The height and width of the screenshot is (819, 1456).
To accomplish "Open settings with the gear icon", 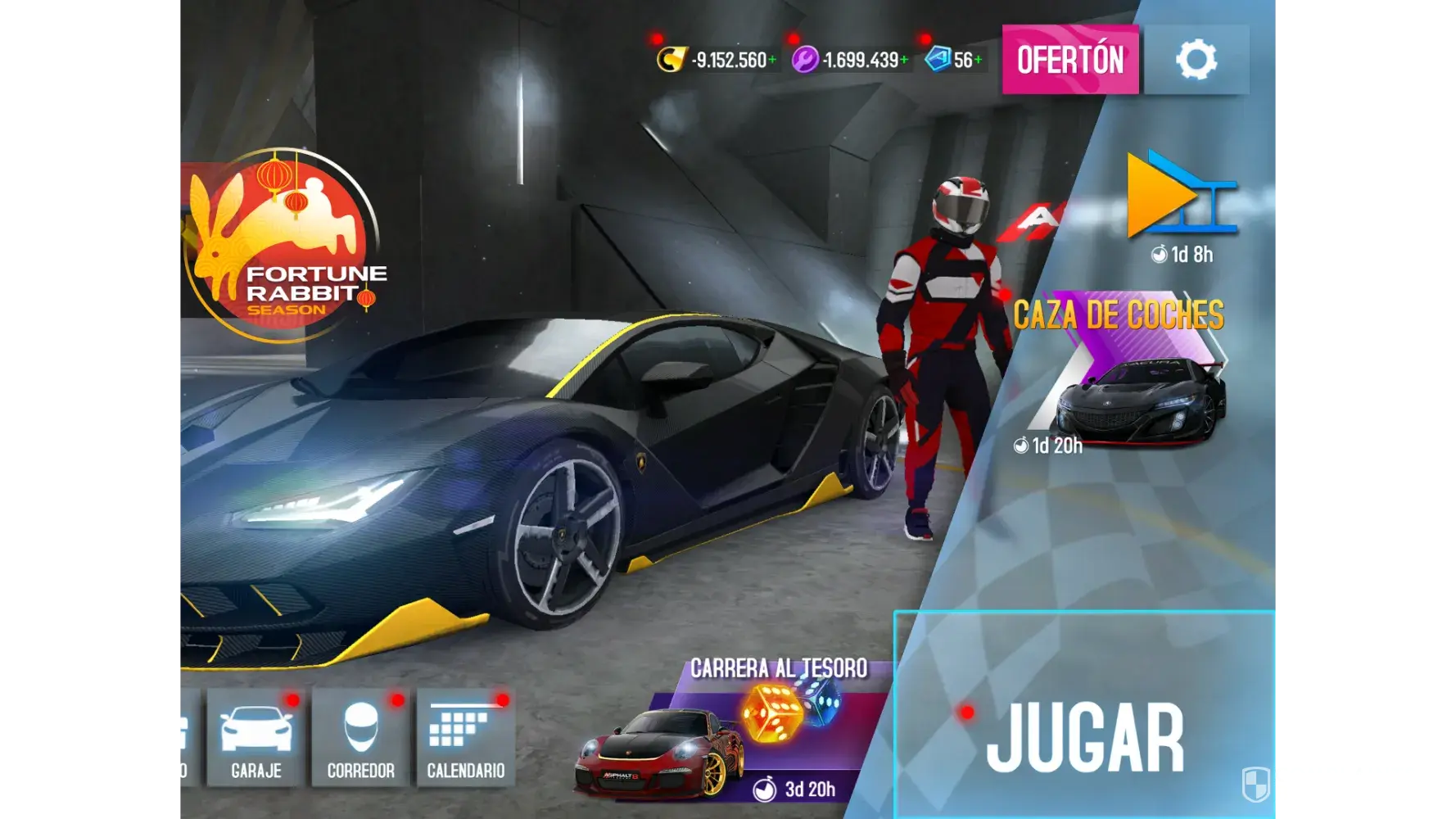I will coord(1196,60).
